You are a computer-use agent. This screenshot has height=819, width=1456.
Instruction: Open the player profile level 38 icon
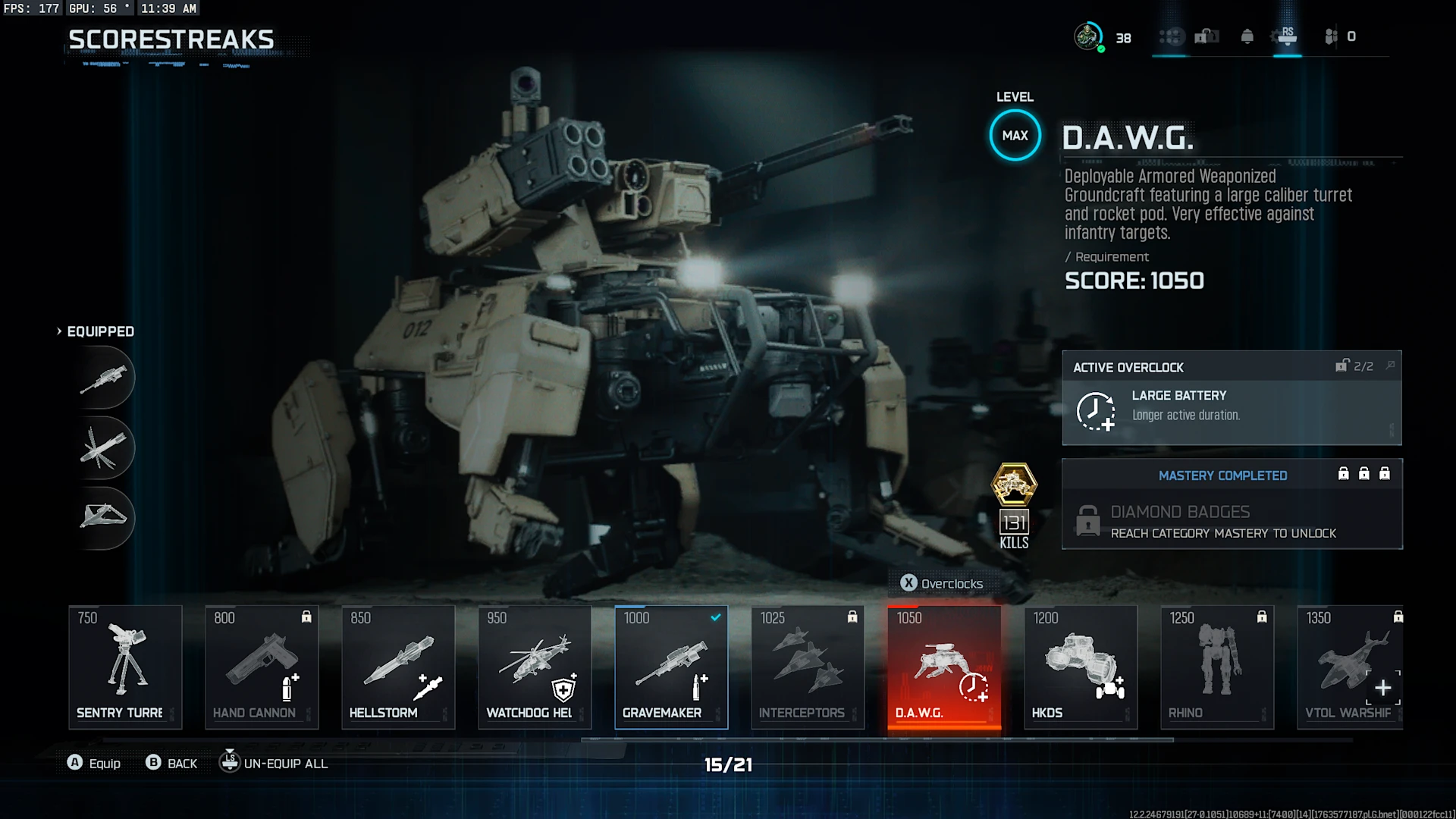tap(1089, 36)
